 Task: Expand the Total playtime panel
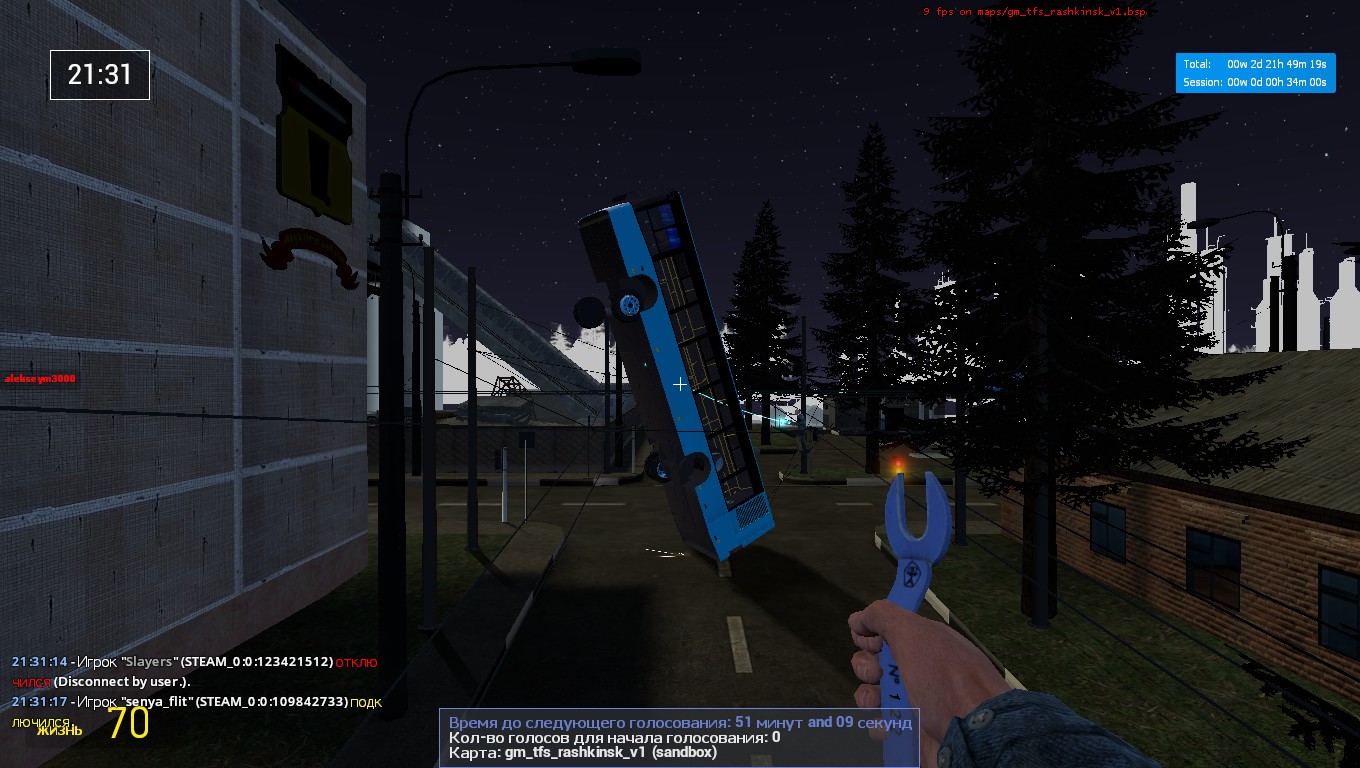pyautogui.click(x=1255, y=62)
